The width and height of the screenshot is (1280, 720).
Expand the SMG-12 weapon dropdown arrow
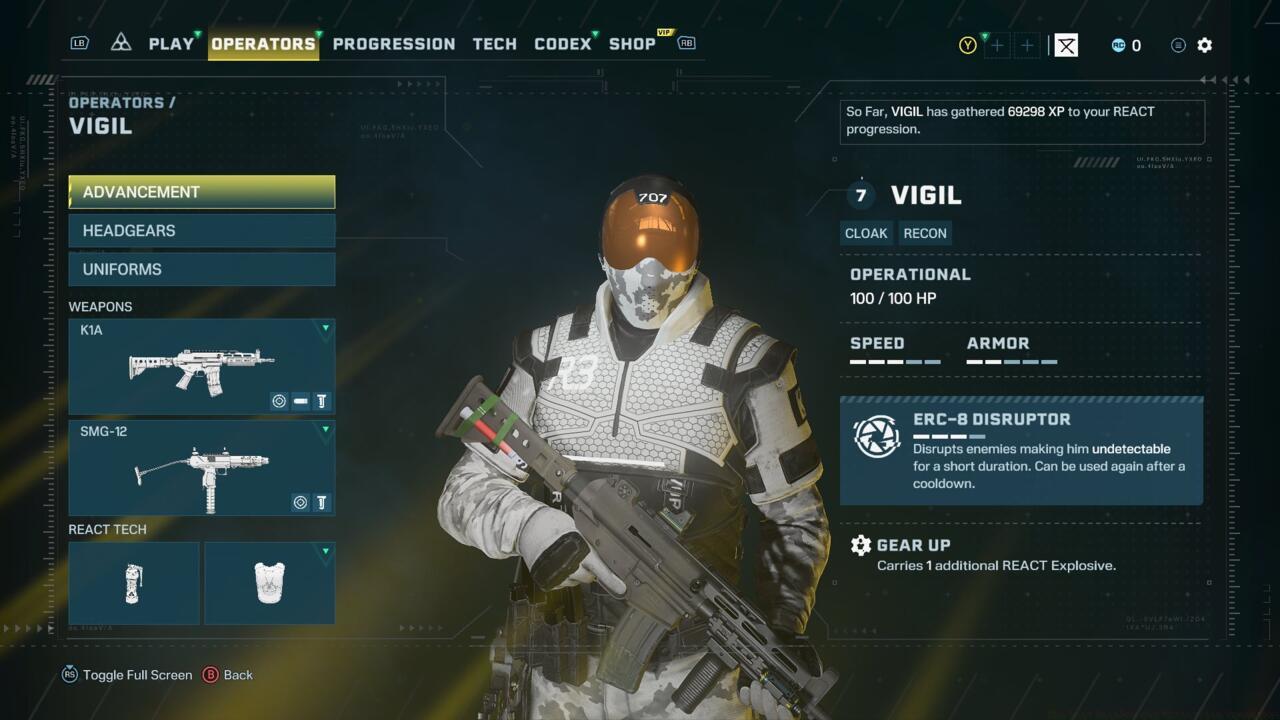326,428
